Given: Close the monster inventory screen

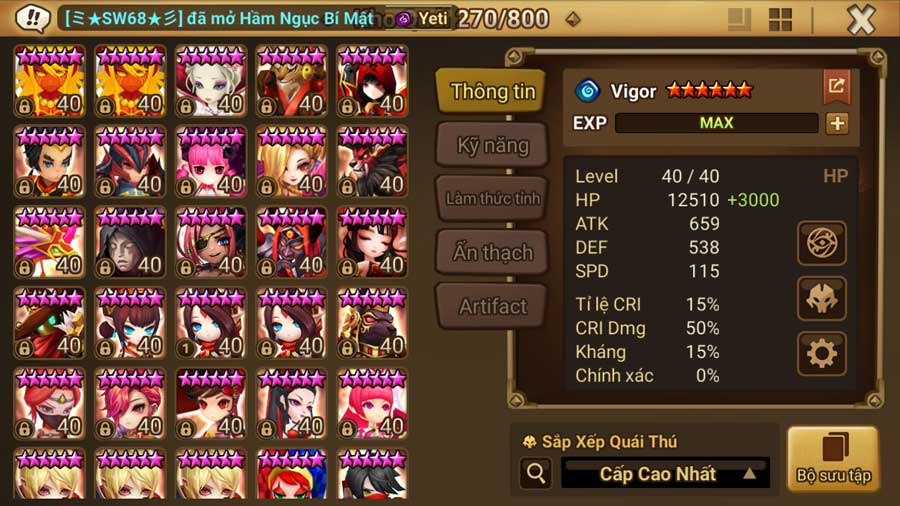Looking at the screenshot, I should coord(861,19).
